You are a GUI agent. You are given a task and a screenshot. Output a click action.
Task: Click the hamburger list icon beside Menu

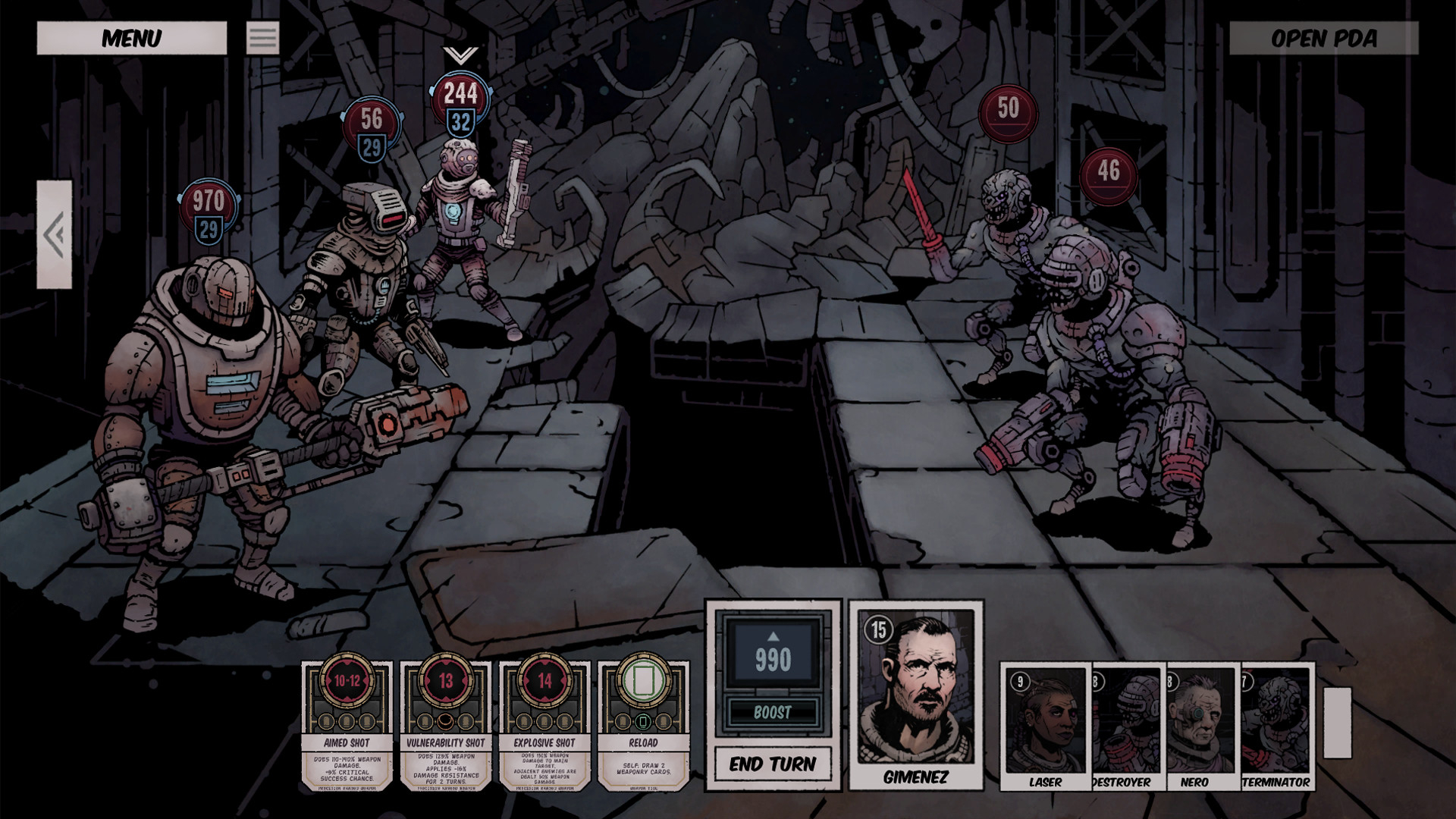262,38
